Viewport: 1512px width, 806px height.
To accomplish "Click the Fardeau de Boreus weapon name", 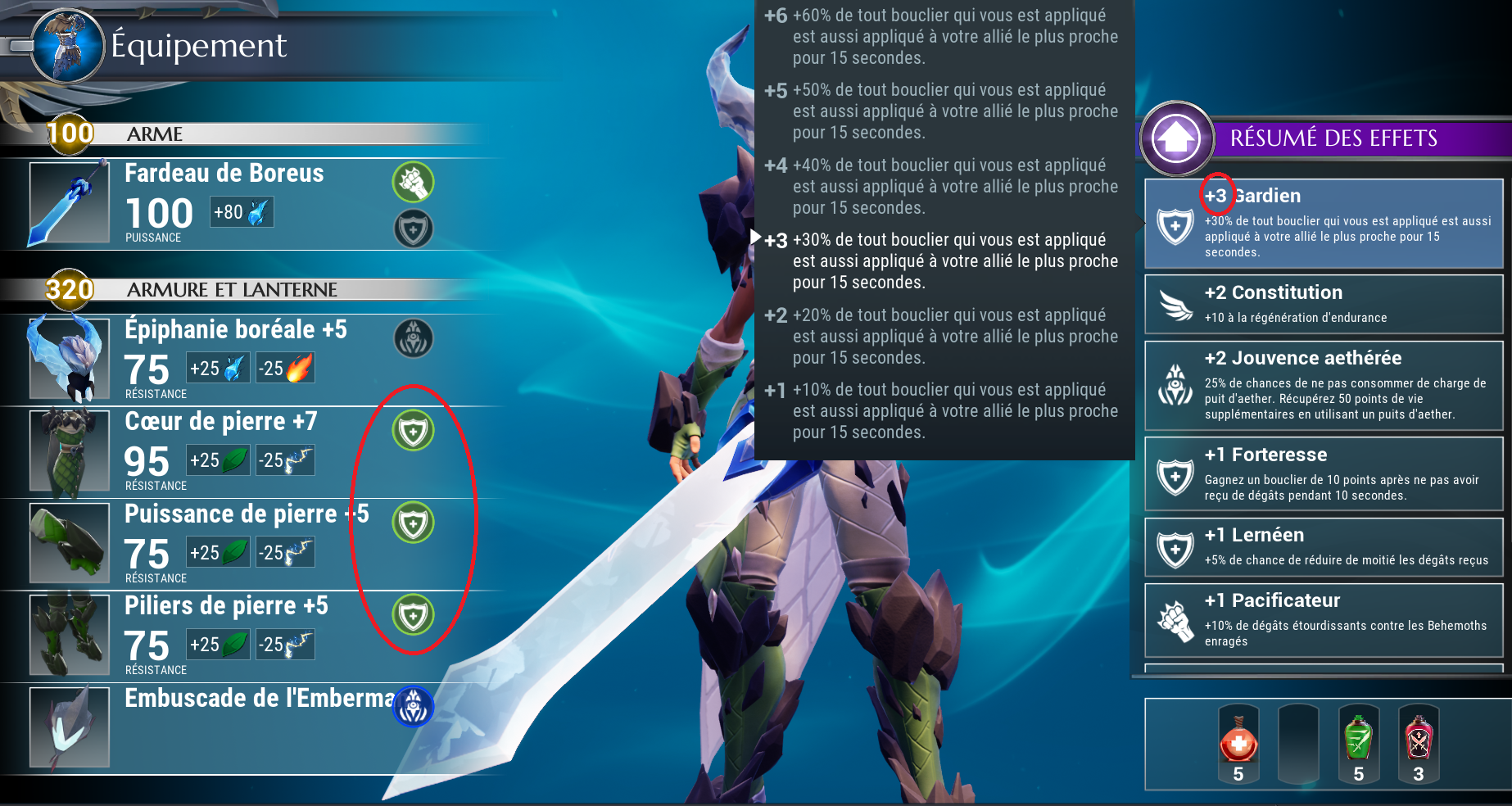I will [223, 174].
